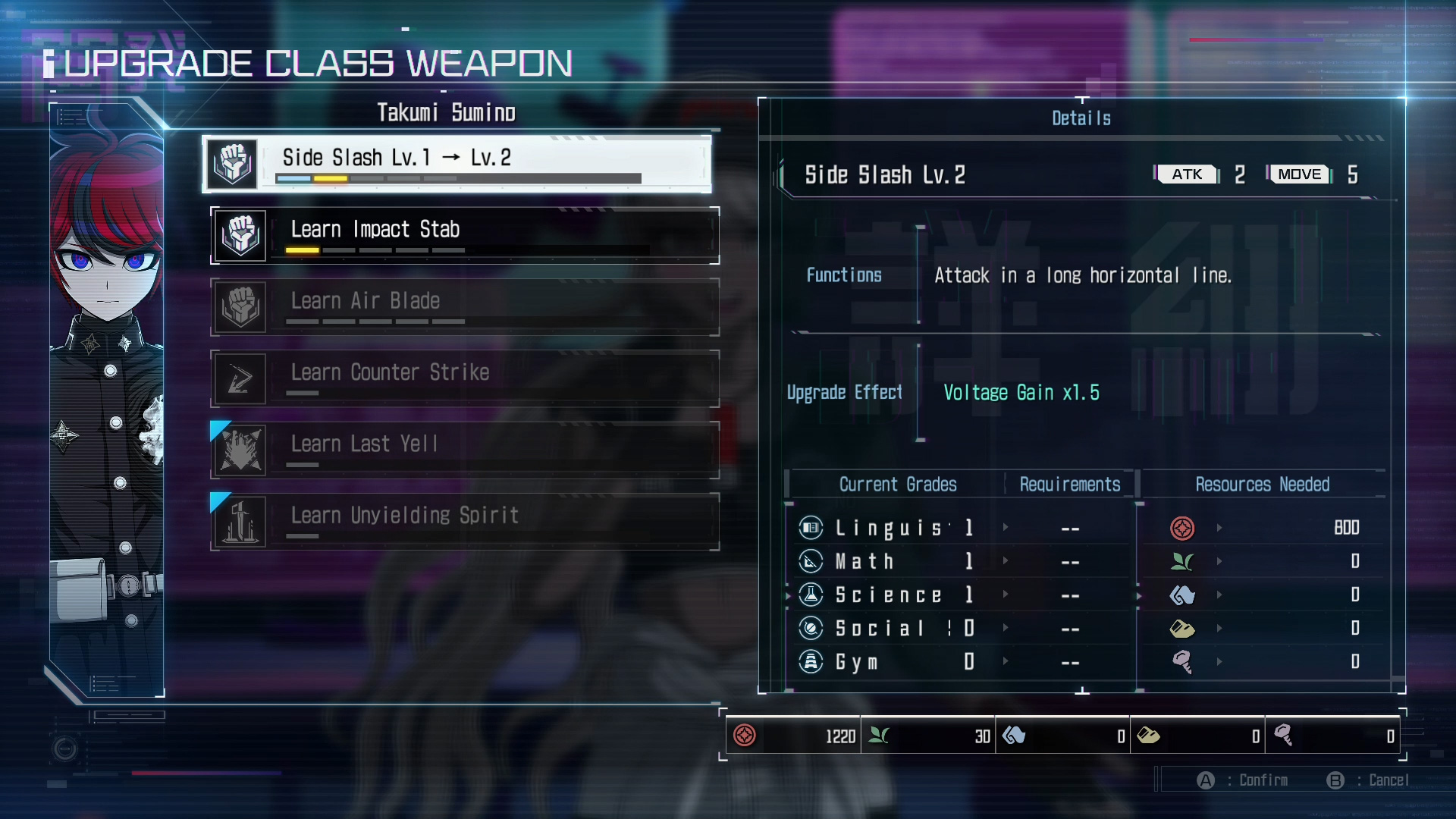Click the Cancel prompt label
Image resolution: width=1456 pixels, height=819 pixels.
[x=1388, y=780]
